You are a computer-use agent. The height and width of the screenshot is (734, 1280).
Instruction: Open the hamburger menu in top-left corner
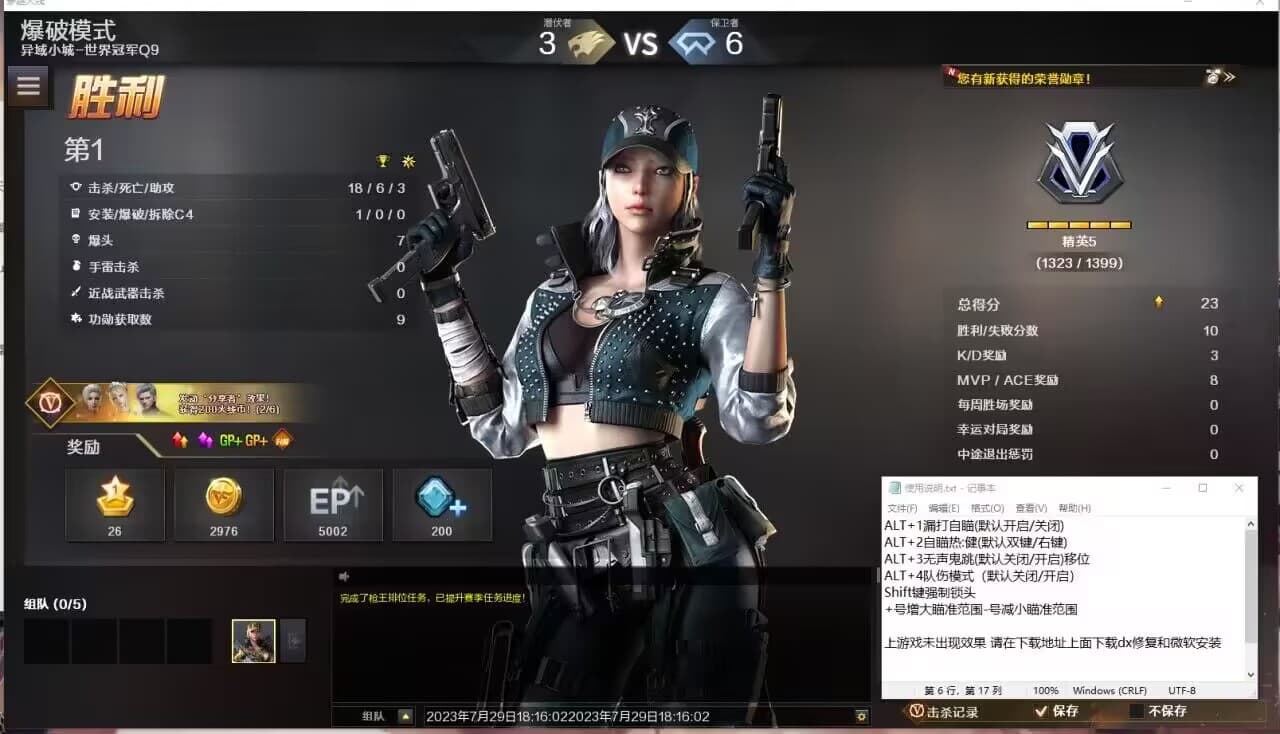point(28,86)
